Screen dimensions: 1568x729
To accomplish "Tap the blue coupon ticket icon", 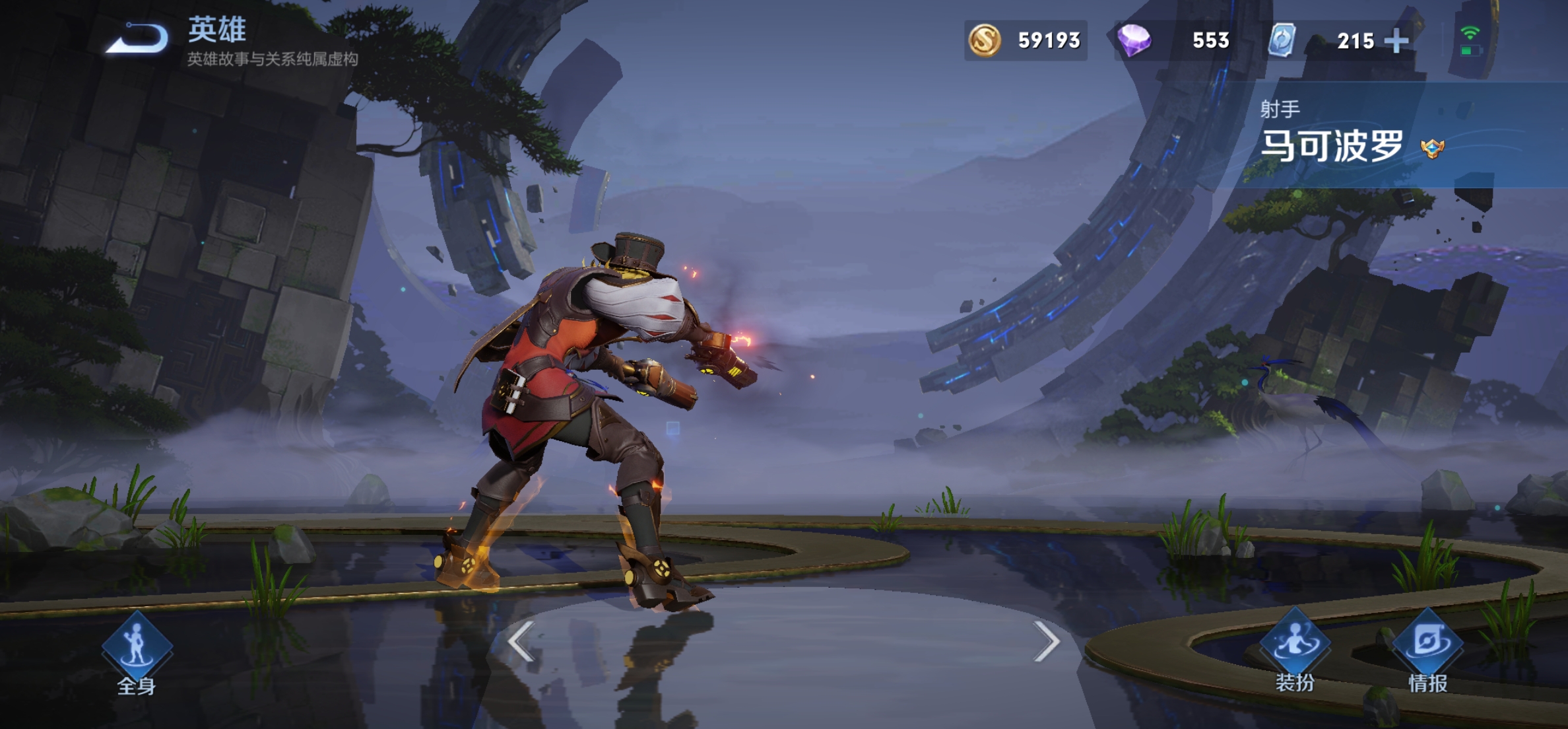I will pyautogui.click(x=1282, y=40).
